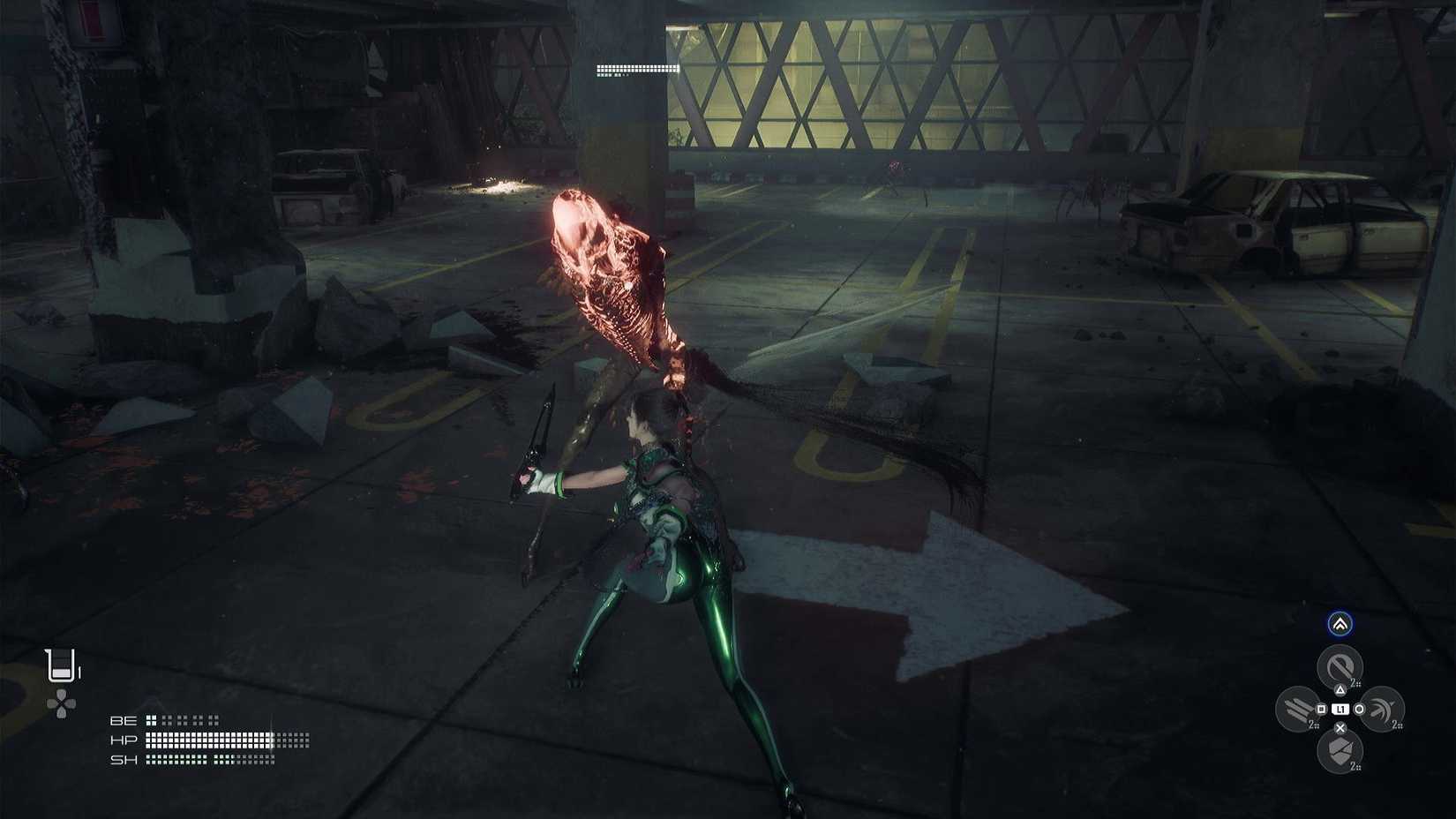Click the SH shield gauge label

coord(124,759)
